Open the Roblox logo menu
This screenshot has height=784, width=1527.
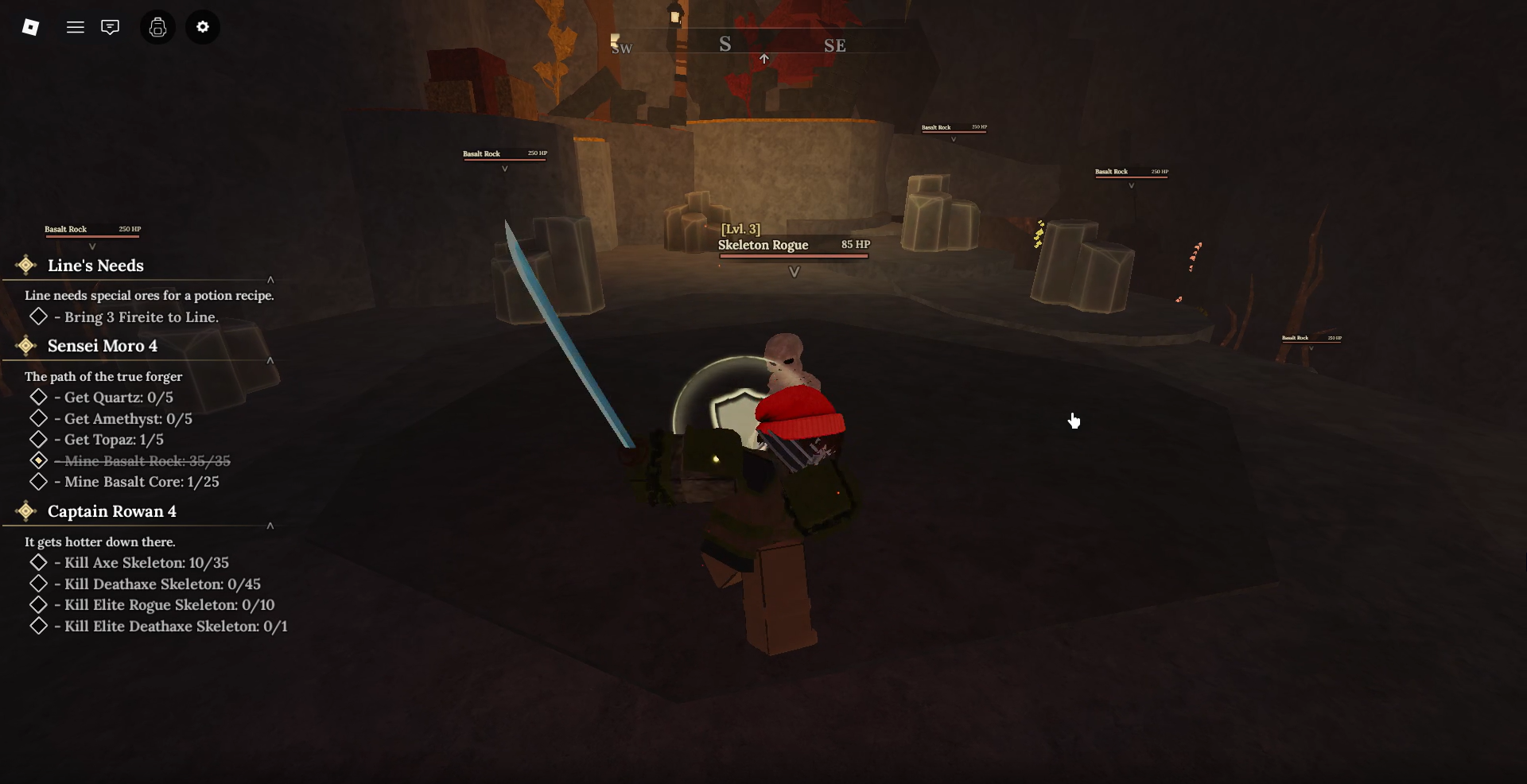pos(31,26)
